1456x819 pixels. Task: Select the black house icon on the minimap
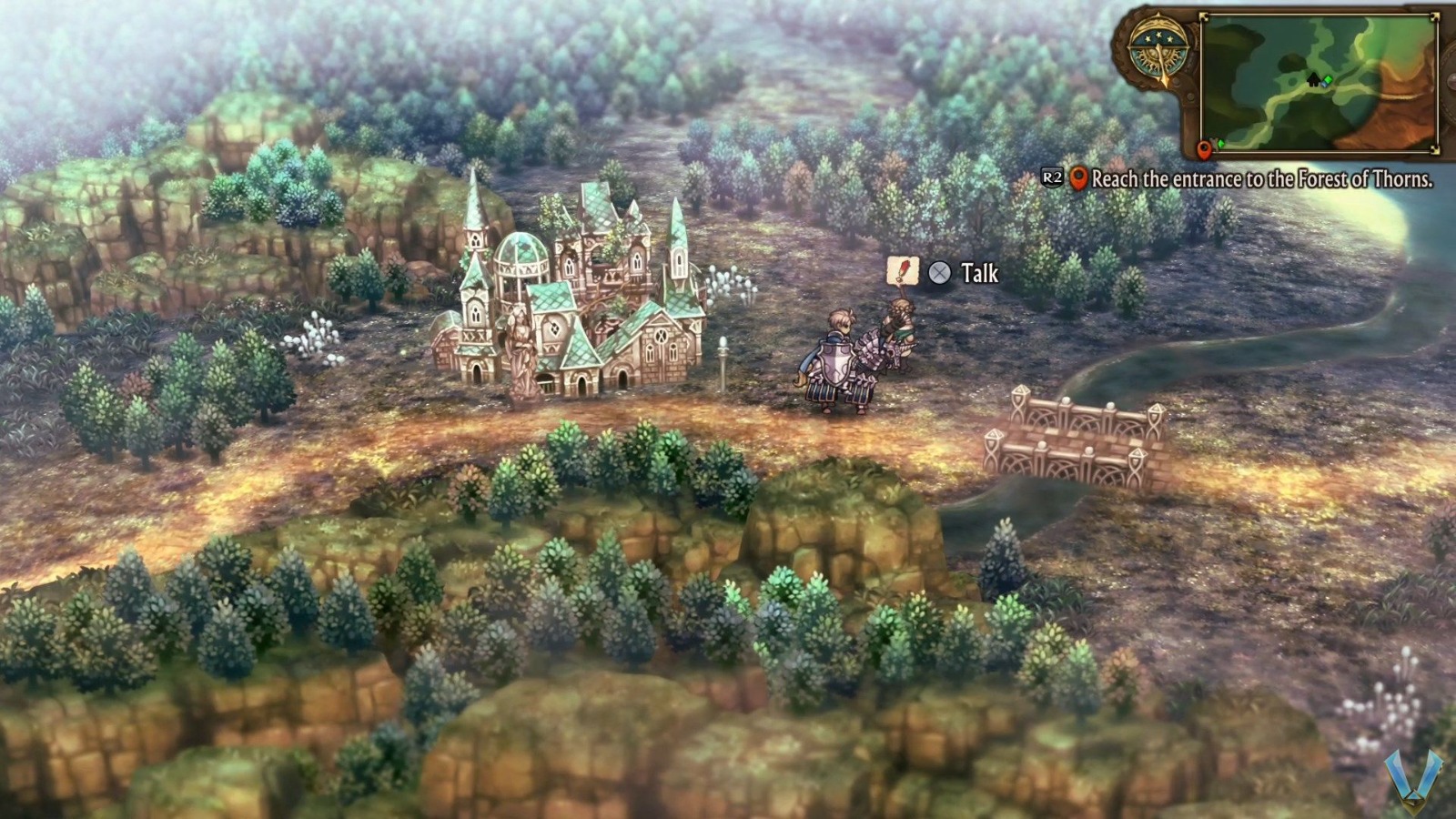click(1313, 80)
